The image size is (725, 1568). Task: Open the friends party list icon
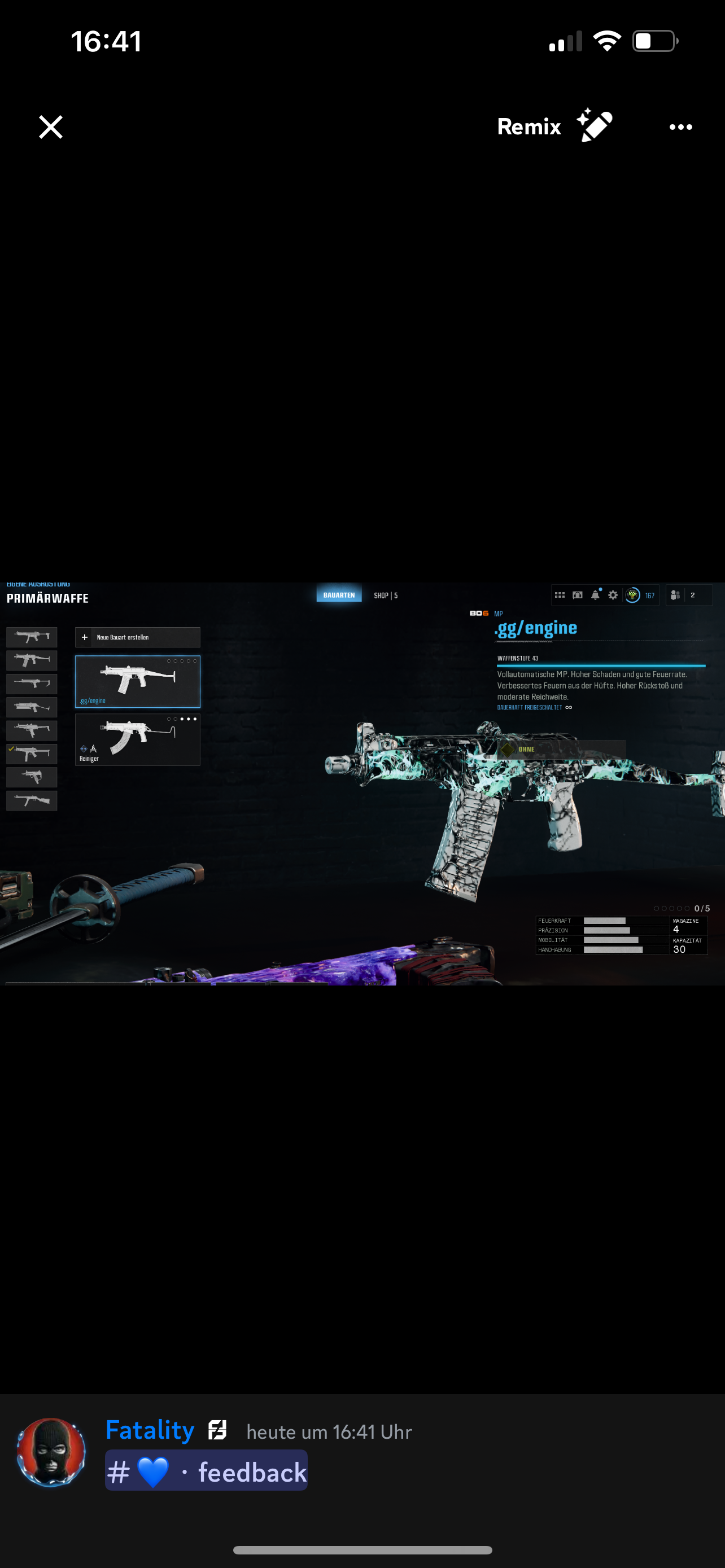click(676, 595)
